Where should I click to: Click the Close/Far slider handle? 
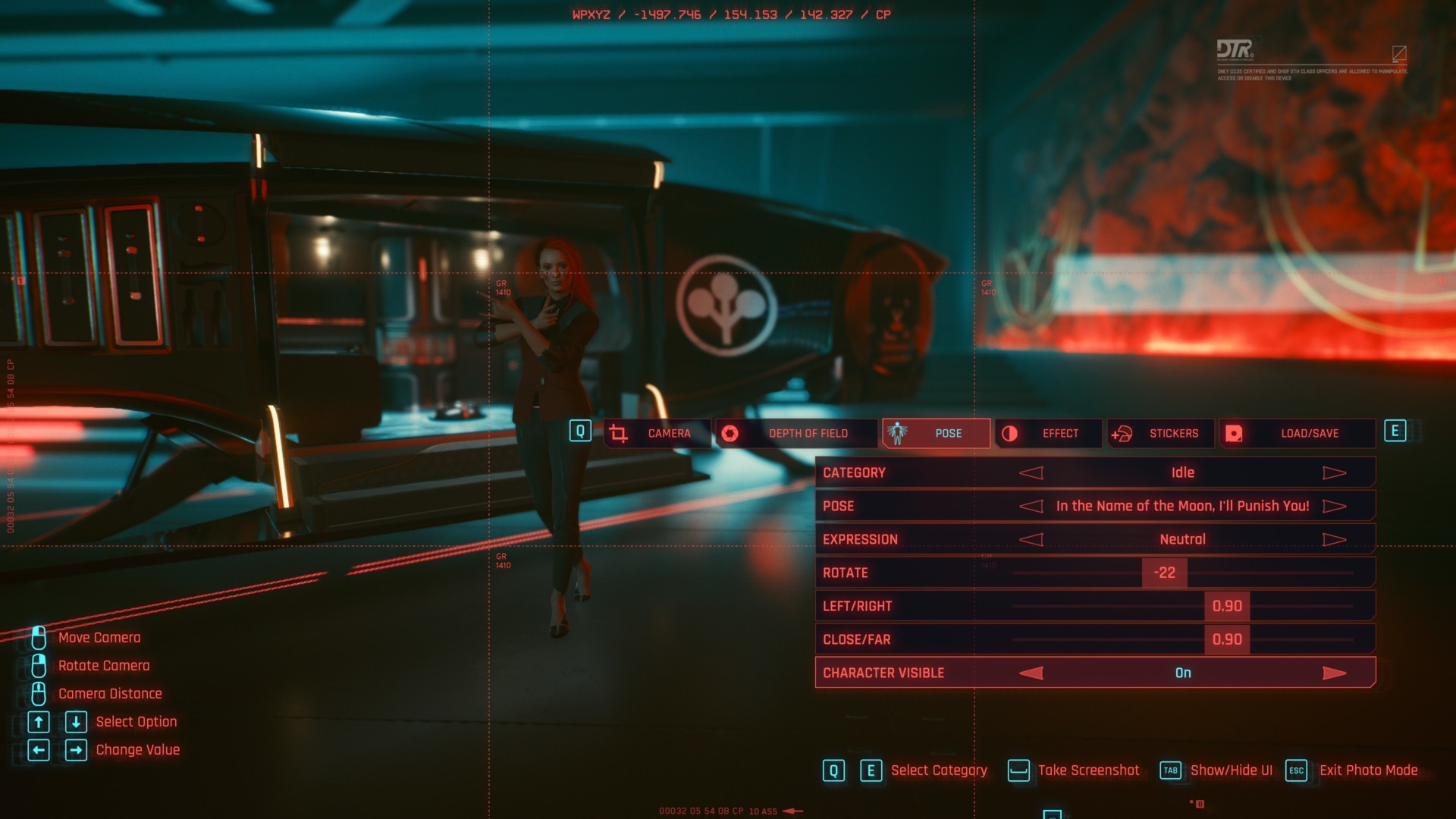tap(1227, 640)
